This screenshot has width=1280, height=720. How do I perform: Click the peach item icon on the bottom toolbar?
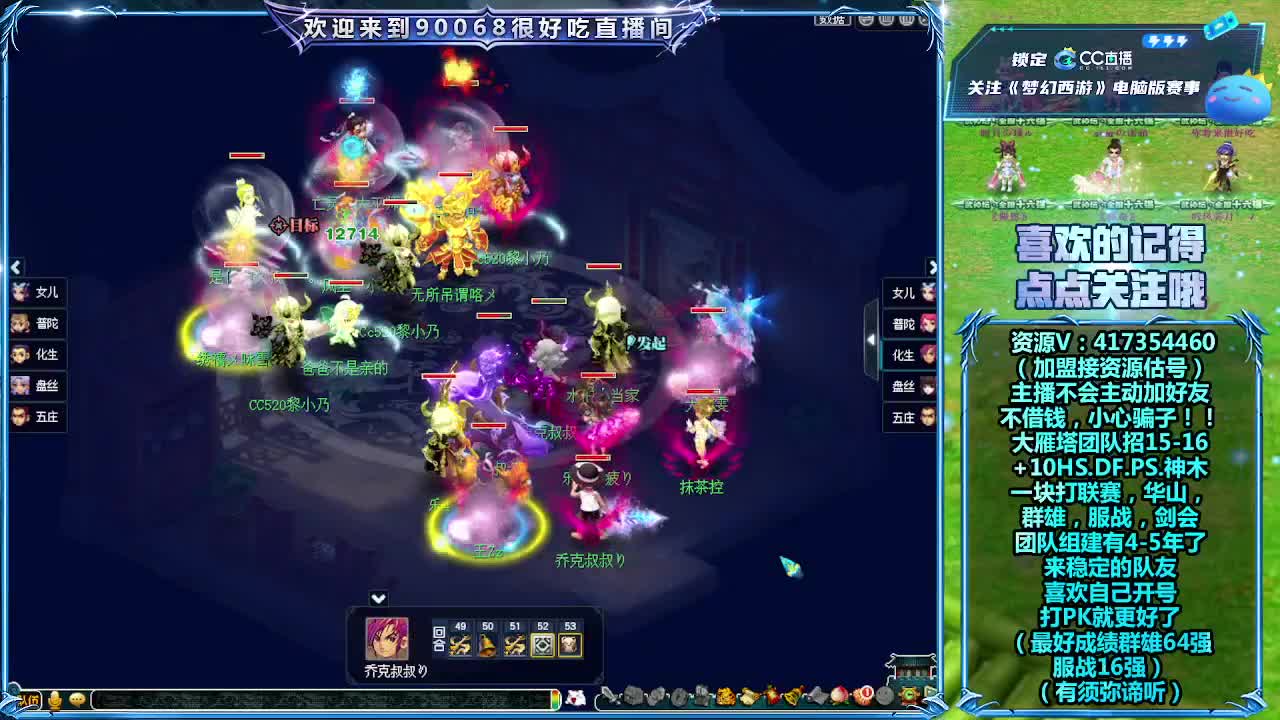coord(838,696)
